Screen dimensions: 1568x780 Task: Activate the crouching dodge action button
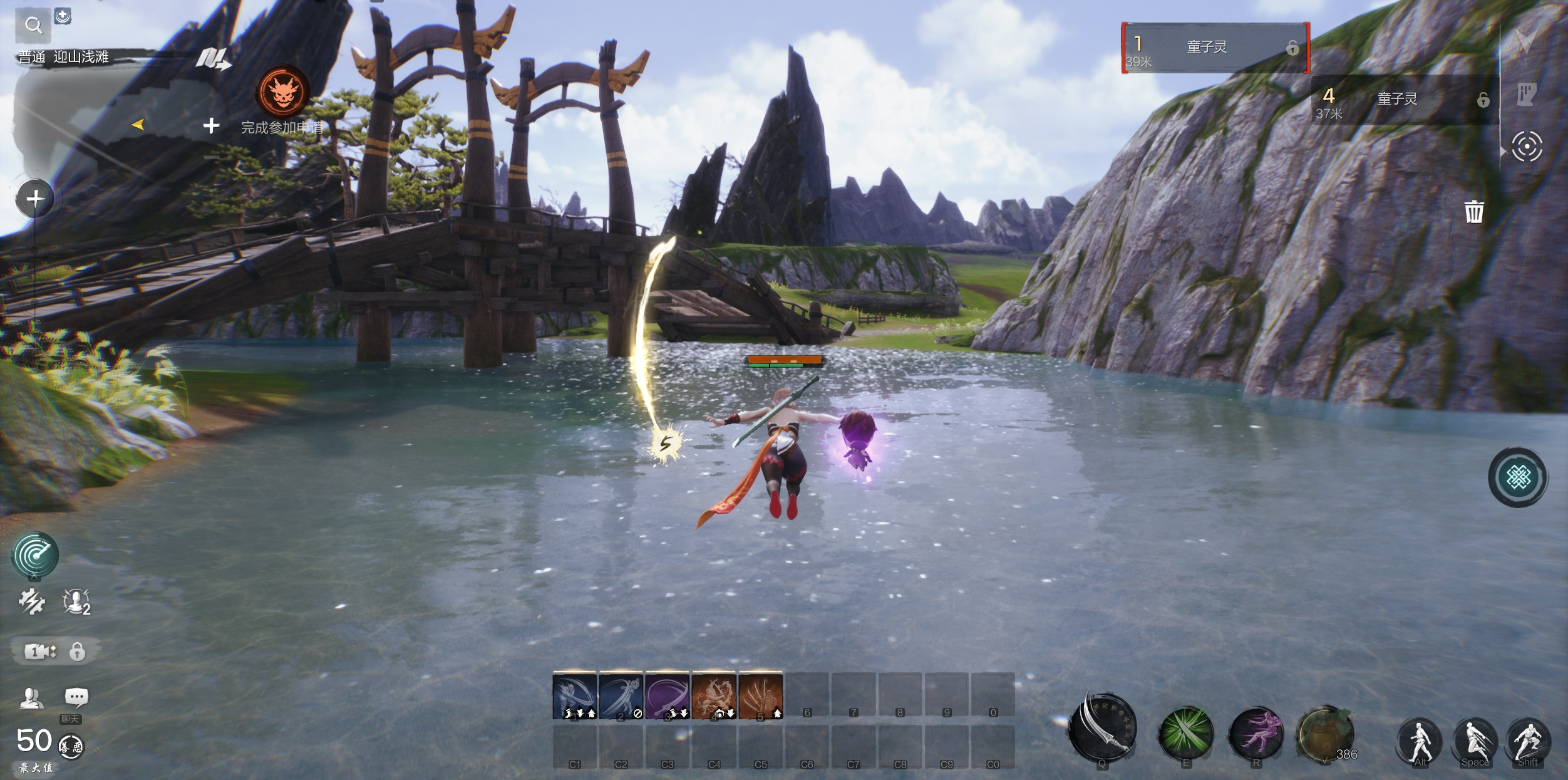click(1528, 741)
